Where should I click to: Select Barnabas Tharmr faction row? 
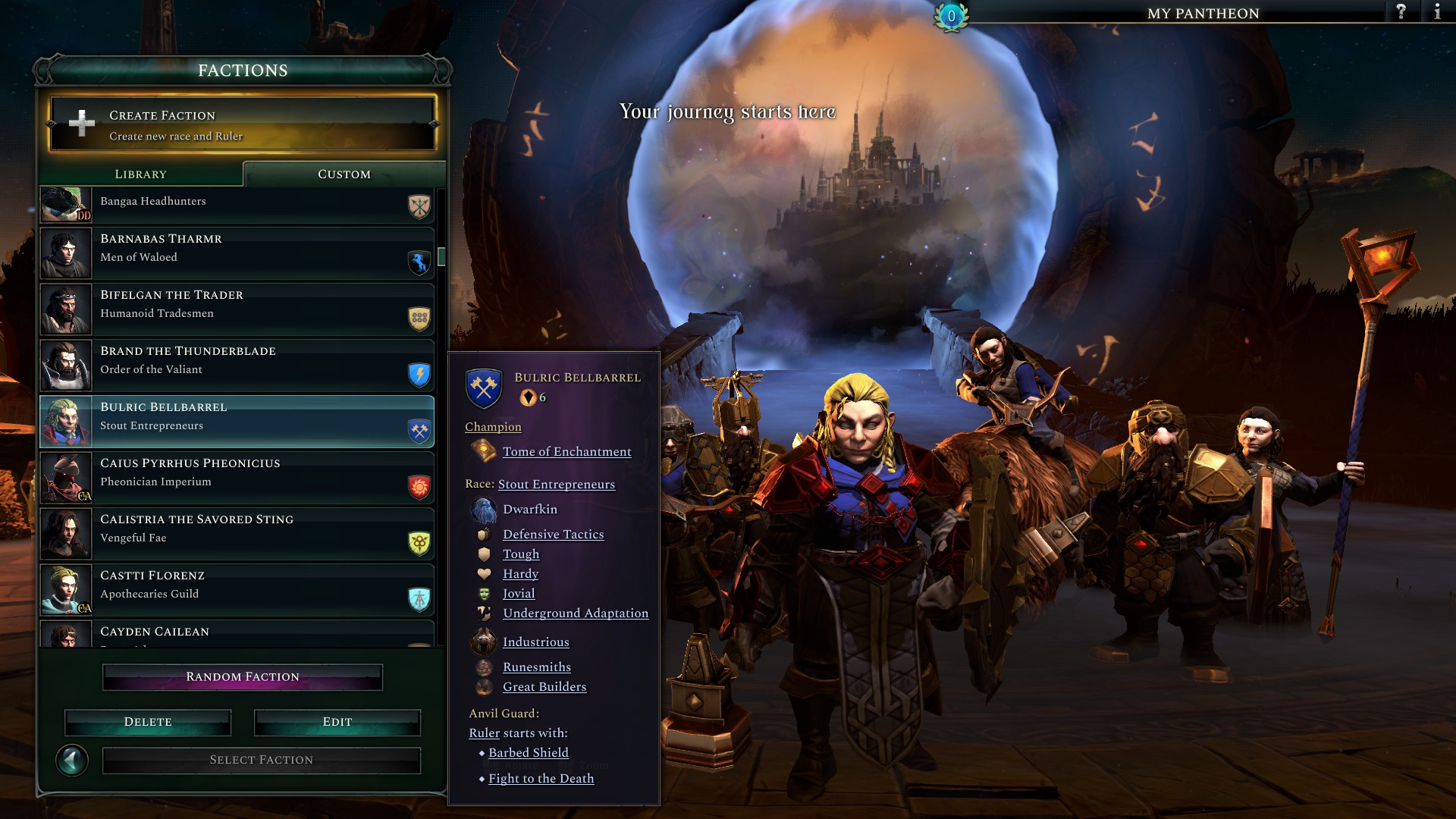tap(237, 253)
